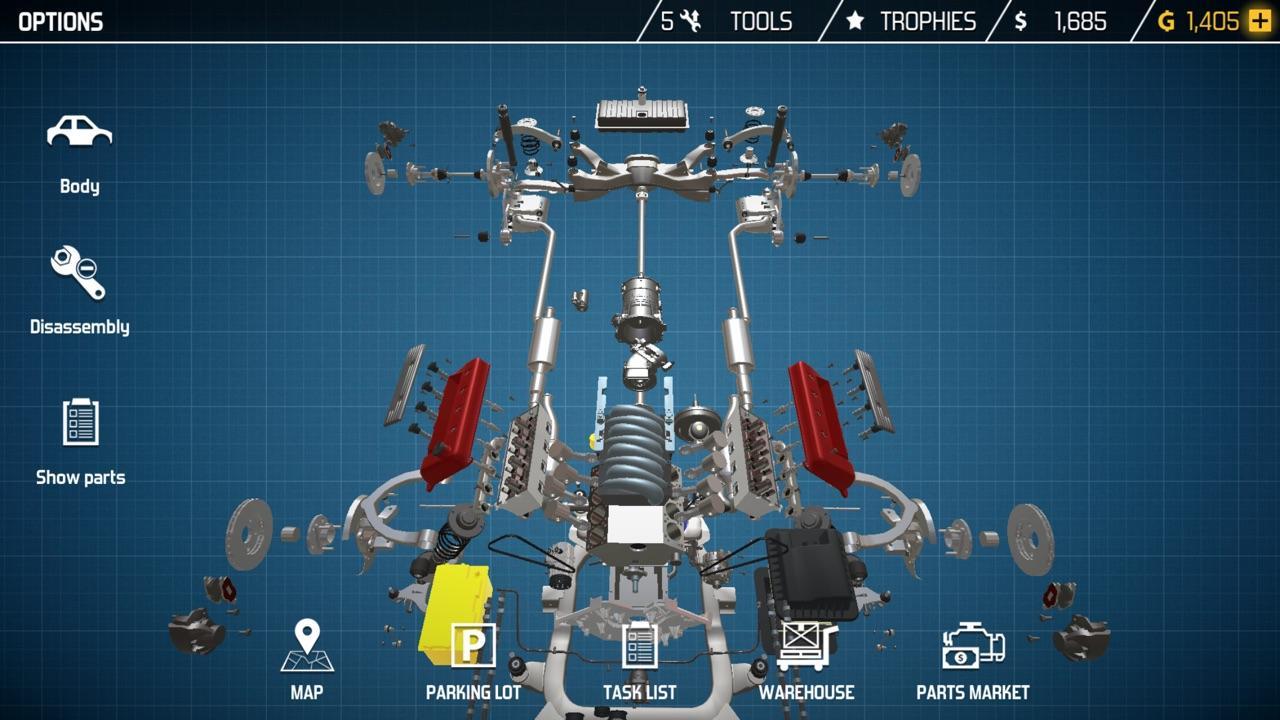This screenshot has width=1280, height=720.
Task: Select the Body icon in the sidebar
Action: coord(80,133)
